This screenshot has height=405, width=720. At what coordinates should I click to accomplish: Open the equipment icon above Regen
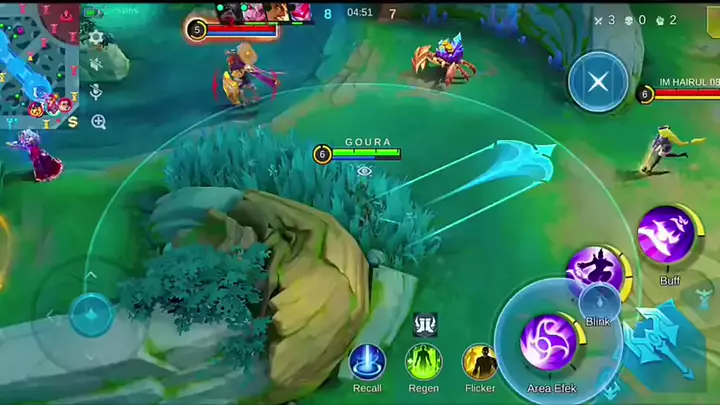(x=424, y=324)
